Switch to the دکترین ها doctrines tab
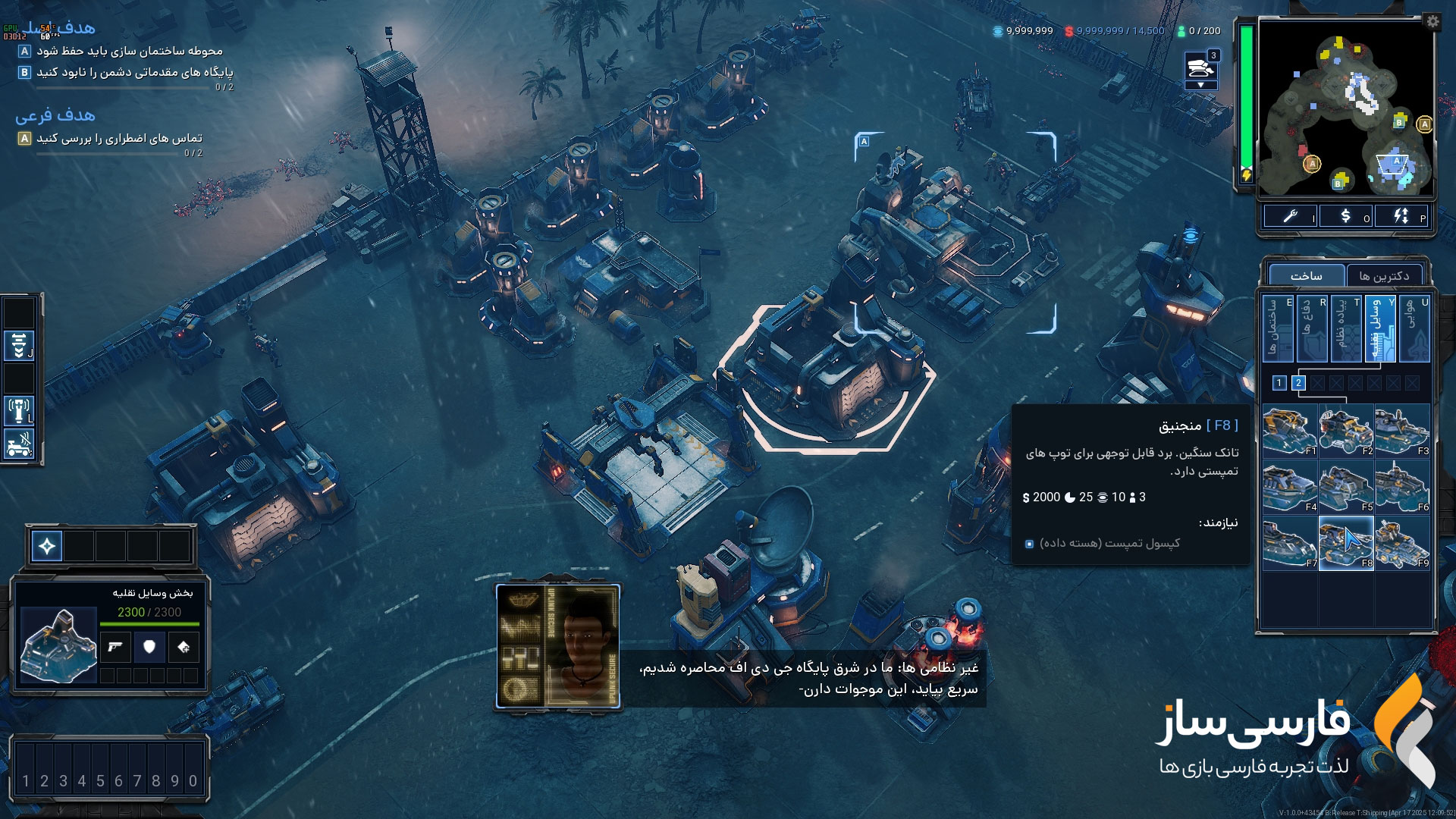 pyautogui.click(x=1384, y=276)
